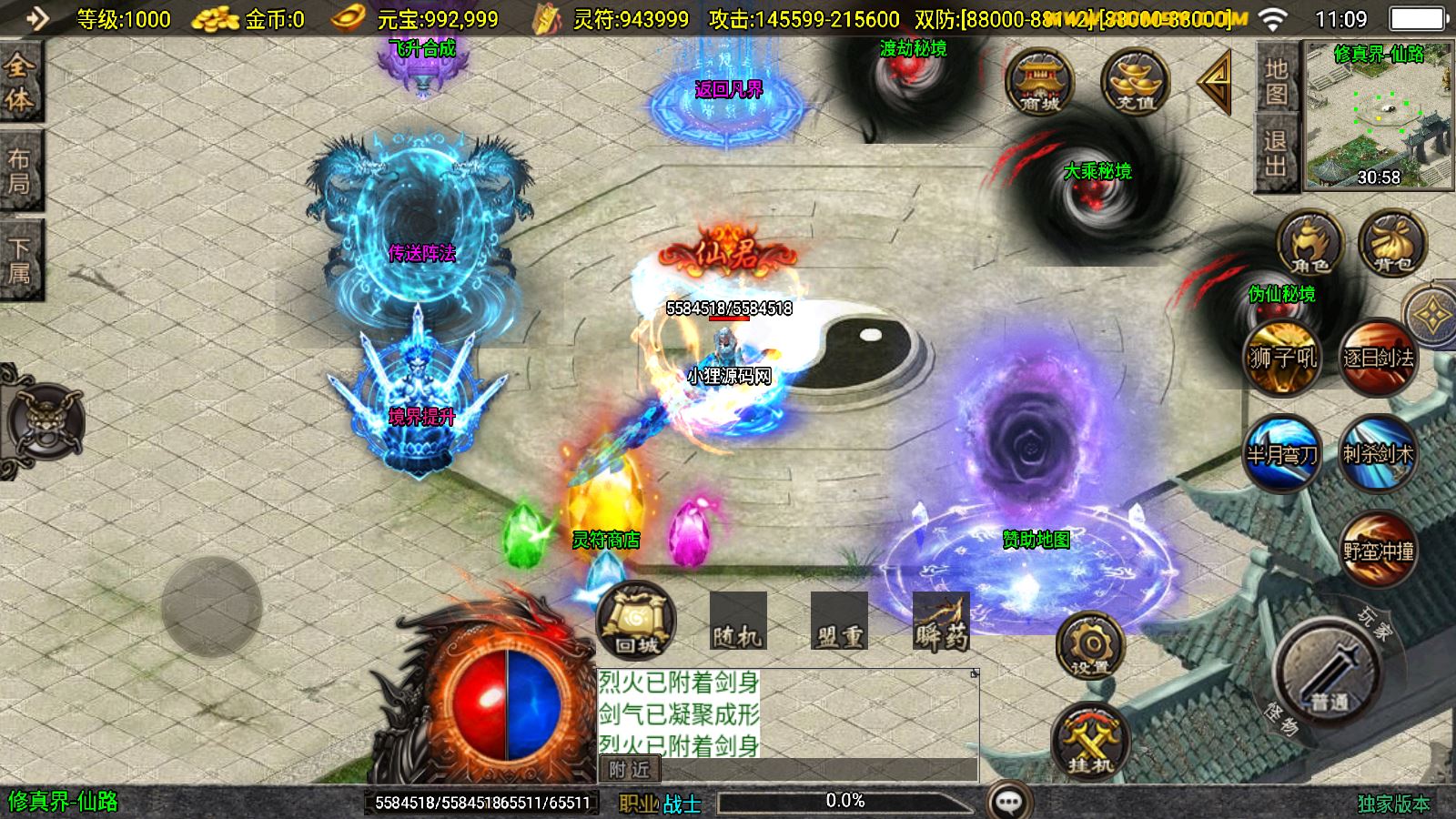Collapse the top menu with the arrow
Image resolution: width=1456 pixels, height=819 pixels.
[1215, 82]
